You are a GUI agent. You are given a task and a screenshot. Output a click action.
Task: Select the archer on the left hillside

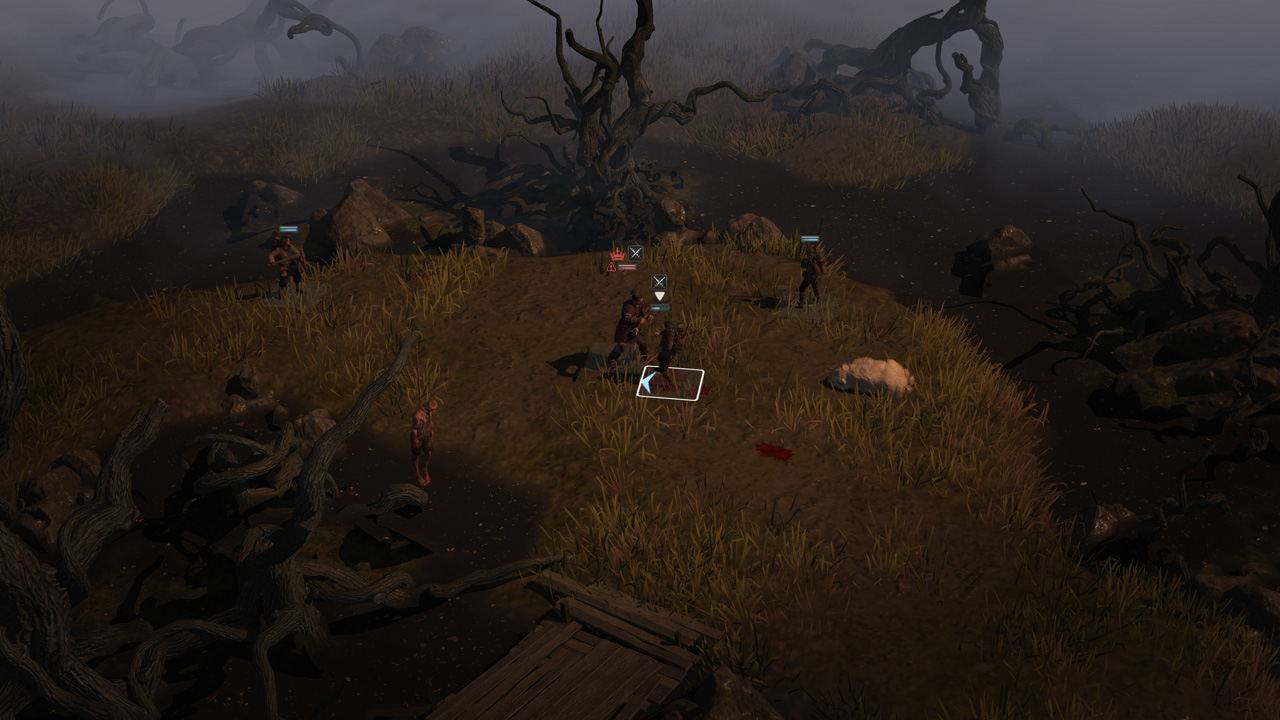285,258
